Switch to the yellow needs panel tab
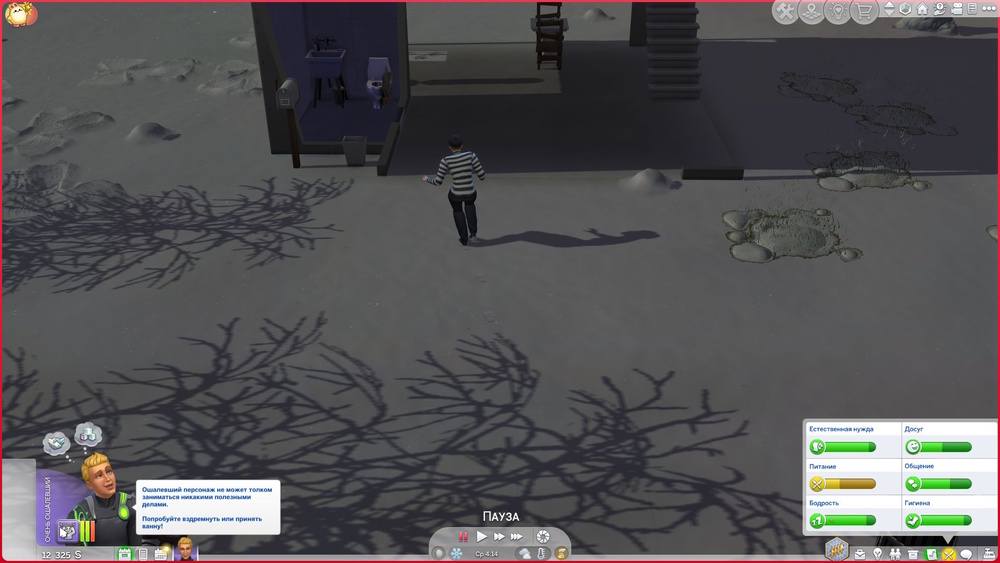 948,554
